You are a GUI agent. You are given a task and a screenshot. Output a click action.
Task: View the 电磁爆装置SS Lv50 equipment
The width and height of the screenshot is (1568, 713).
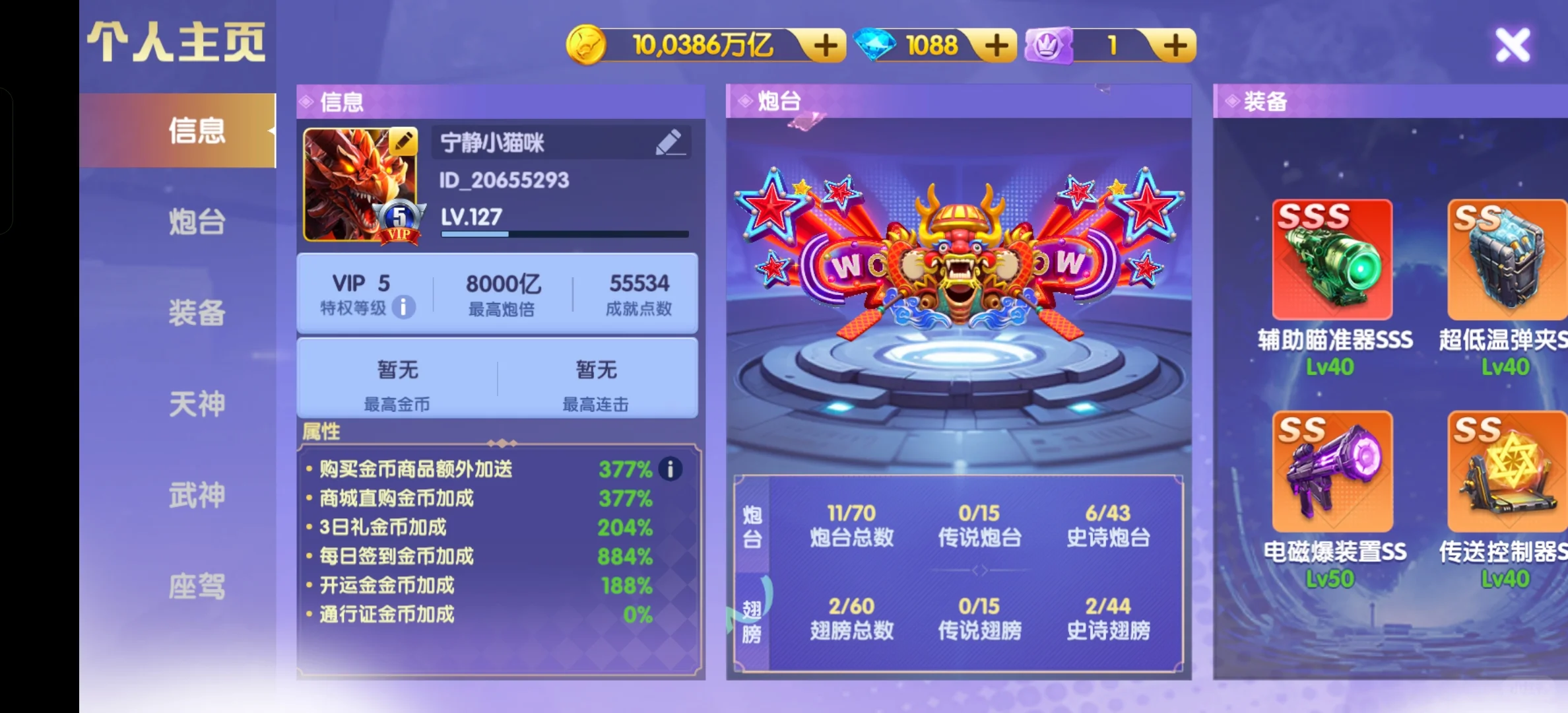point(1332,471)
